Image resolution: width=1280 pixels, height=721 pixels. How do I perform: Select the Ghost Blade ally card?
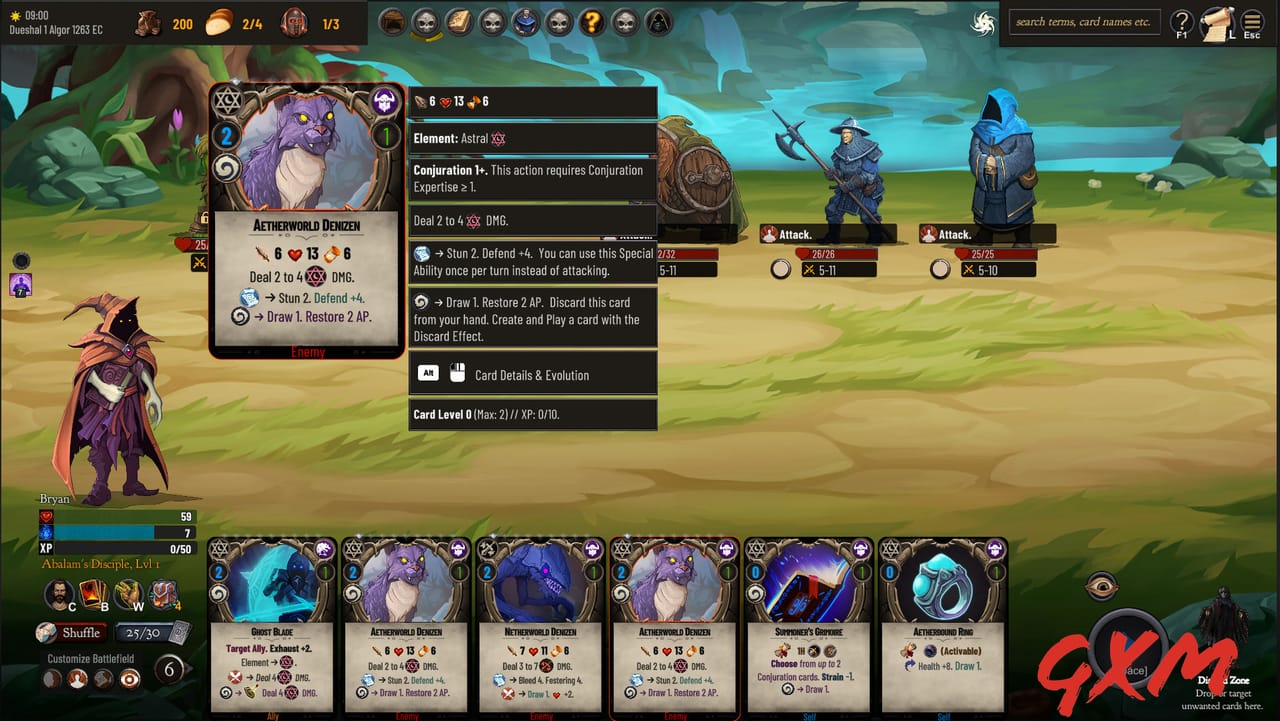[x=270, y=630]
